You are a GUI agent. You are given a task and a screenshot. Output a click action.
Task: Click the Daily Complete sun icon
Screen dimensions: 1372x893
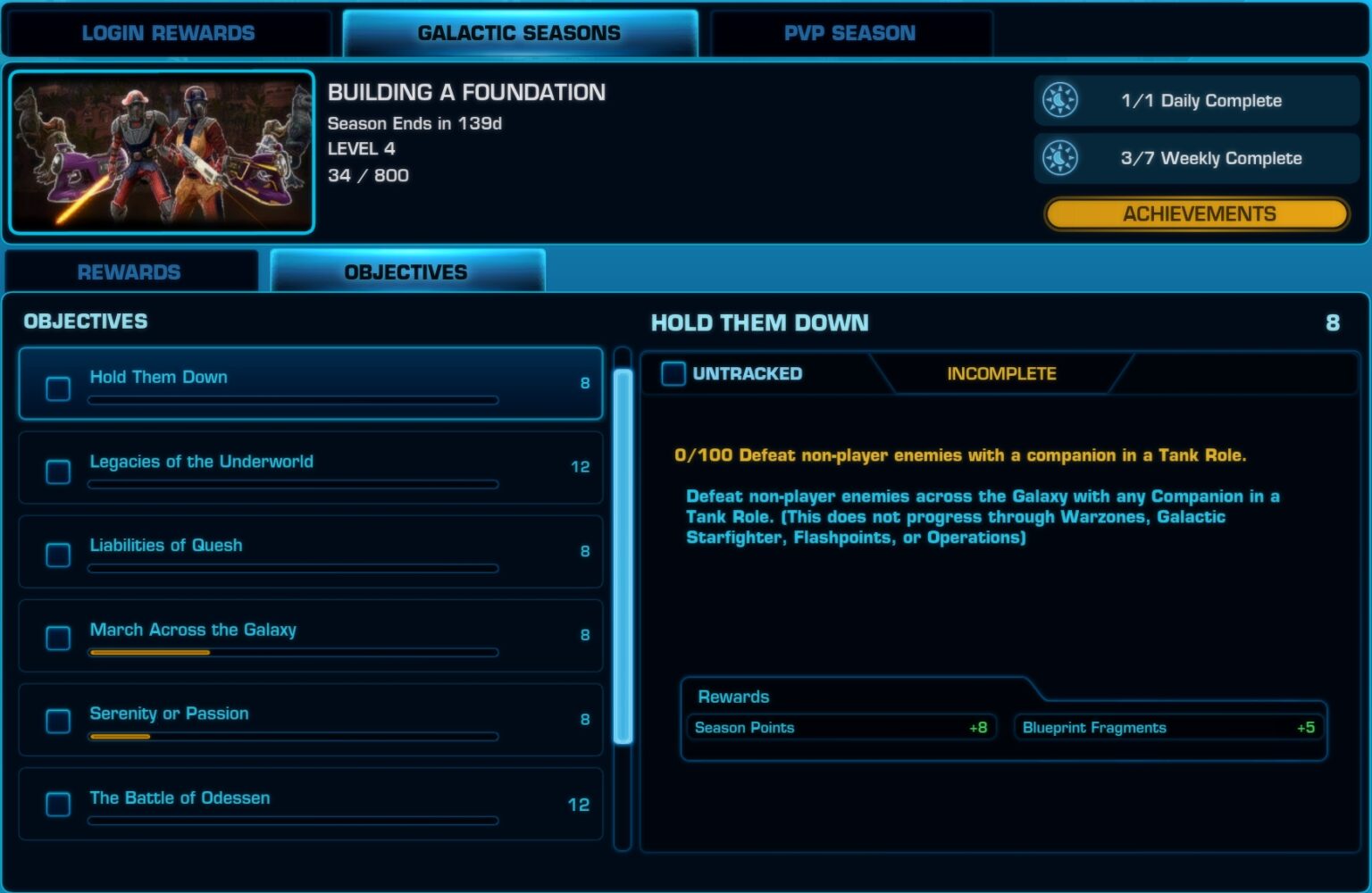coord(1061,100)
